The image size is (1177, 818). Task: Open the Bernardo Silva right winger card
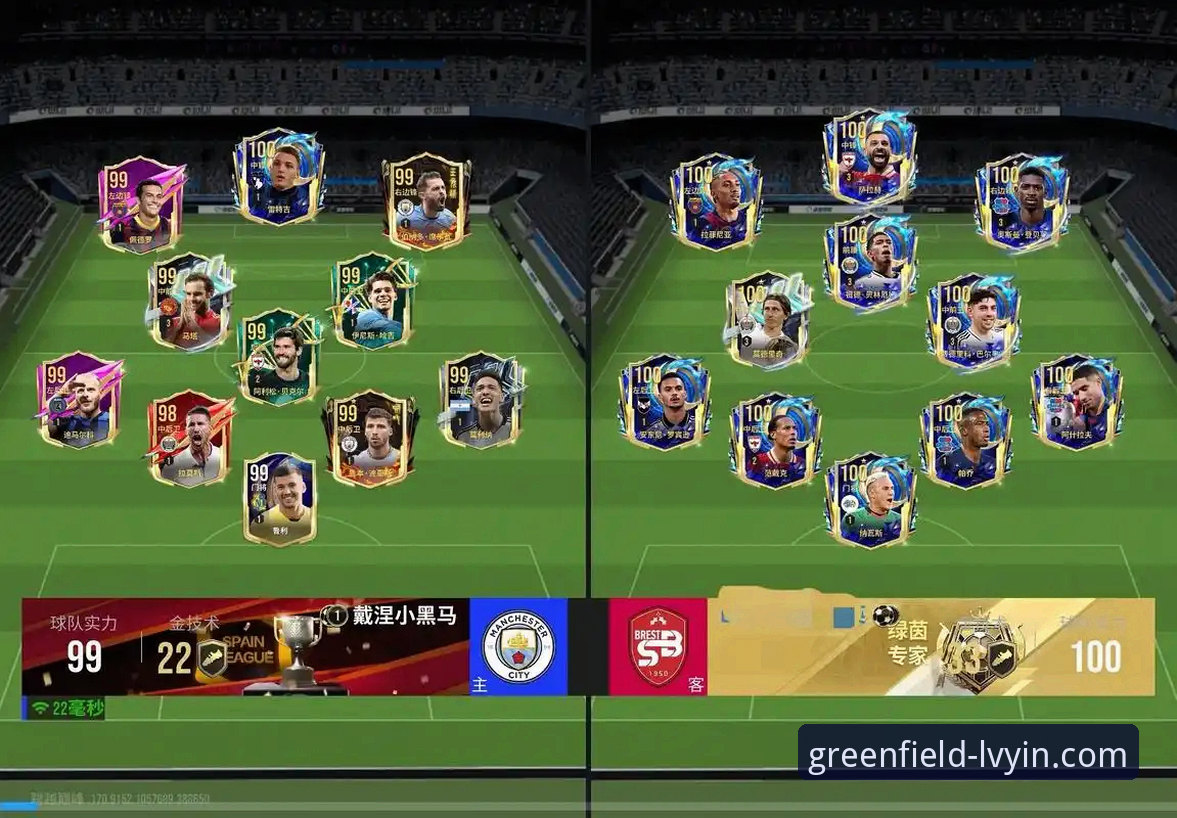point(426,201)
